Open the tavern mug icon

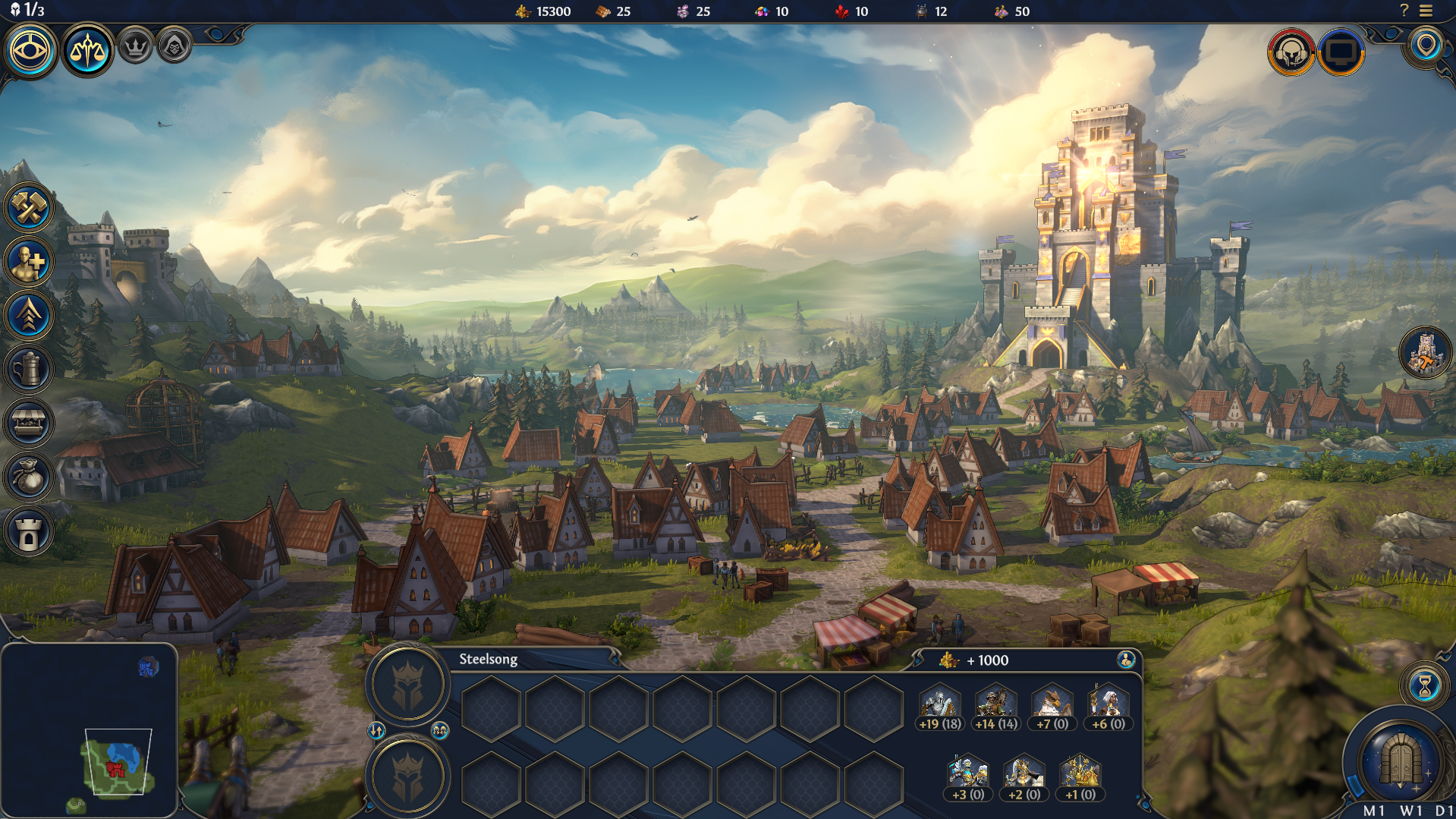[29, 369]
